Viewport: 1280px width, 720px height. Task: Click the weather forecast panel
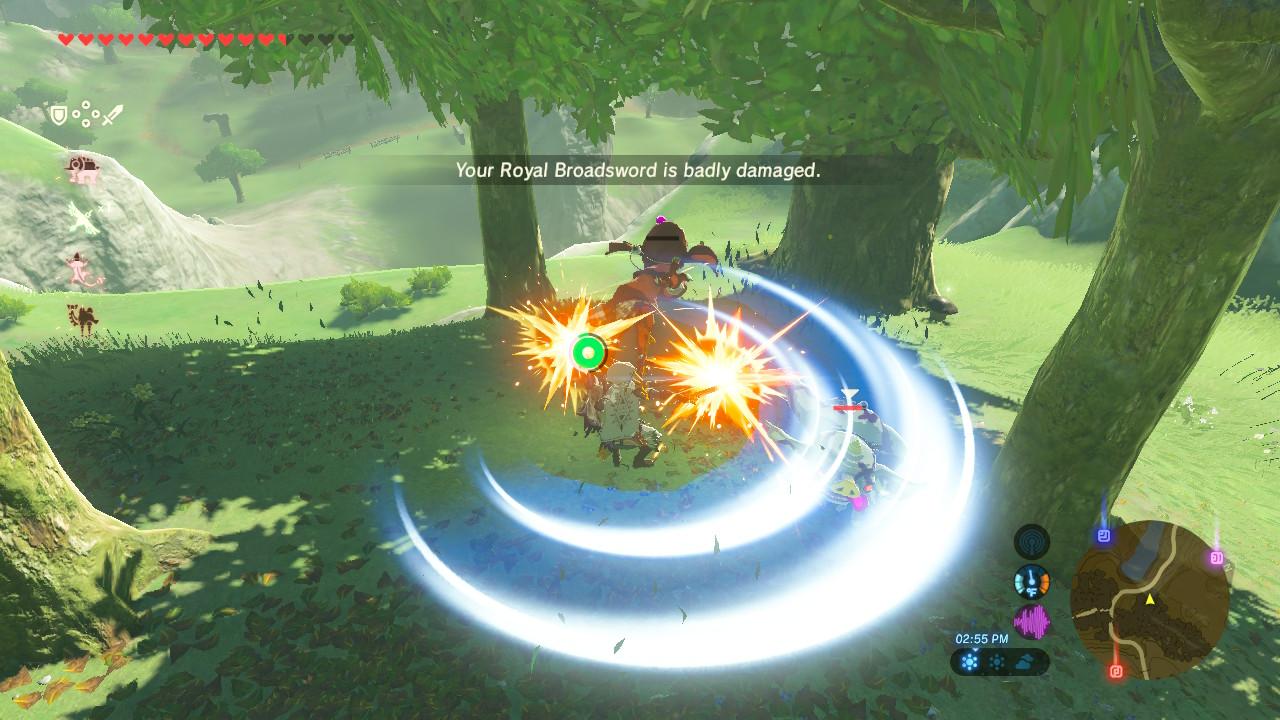click(x=1000, y=662)
